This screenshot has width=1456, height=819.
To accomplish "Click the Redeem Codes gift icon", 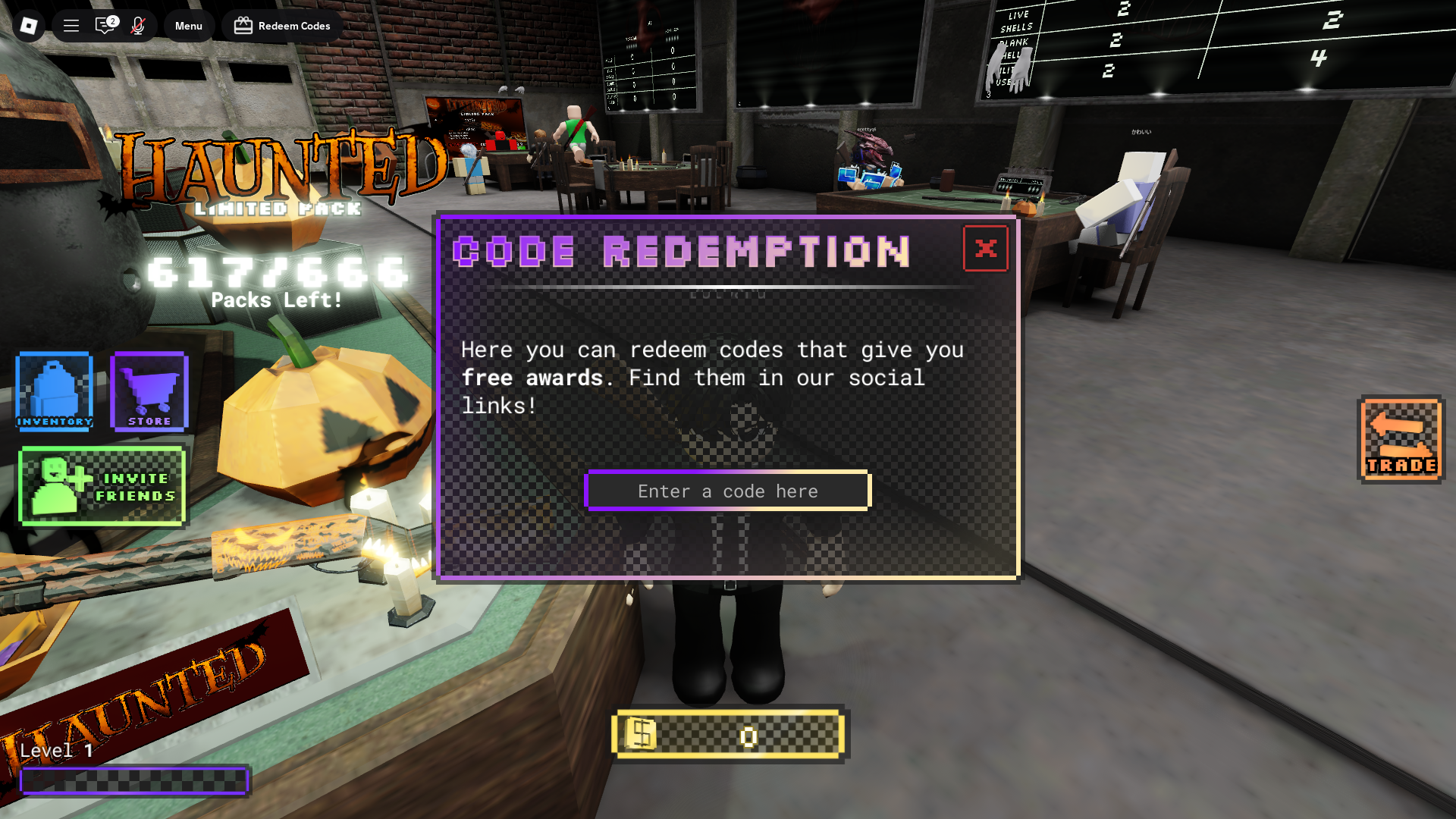I will 242,25.
